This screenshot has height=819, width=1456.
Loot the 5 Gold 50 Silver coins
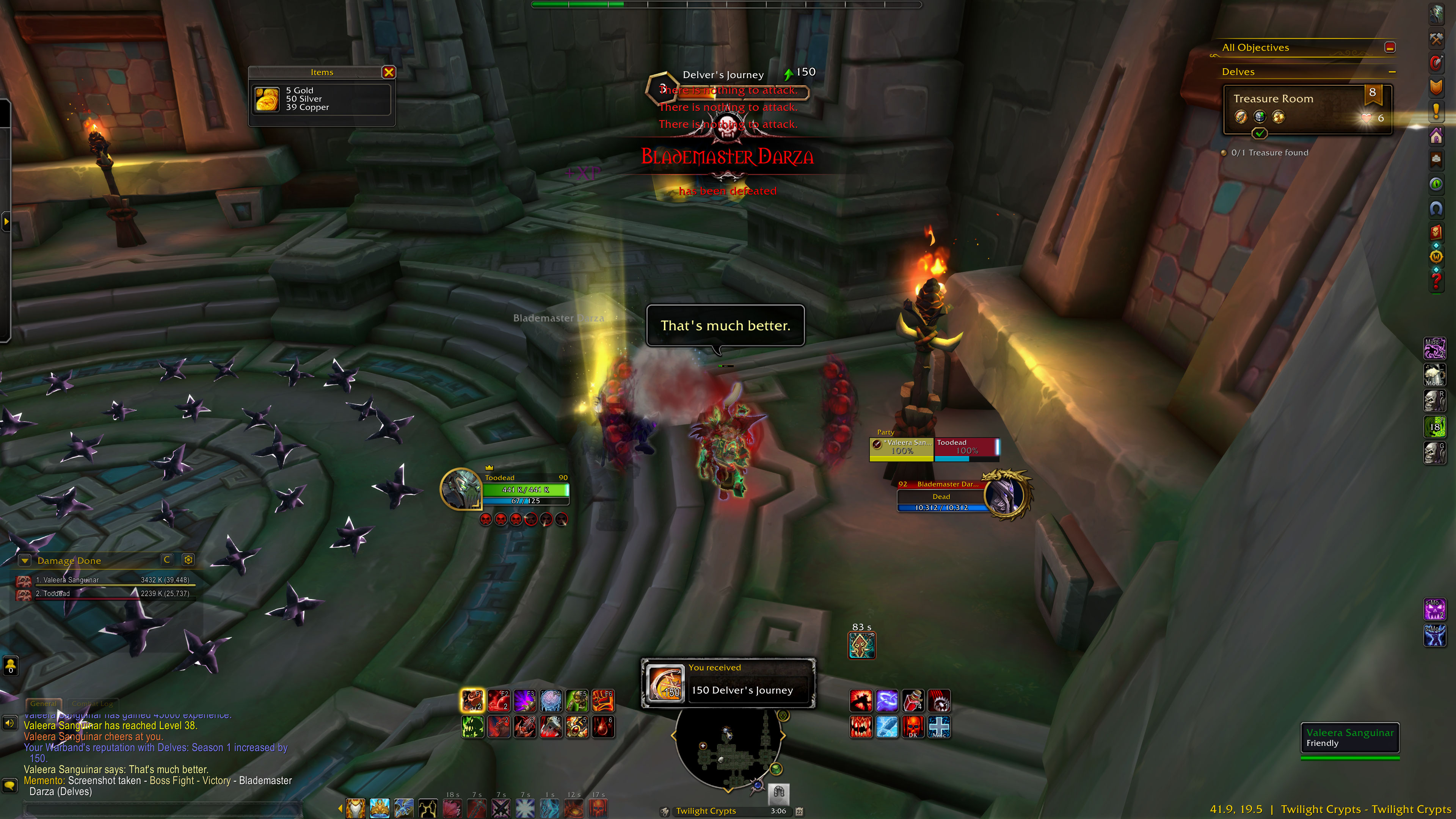click(267, 99)
